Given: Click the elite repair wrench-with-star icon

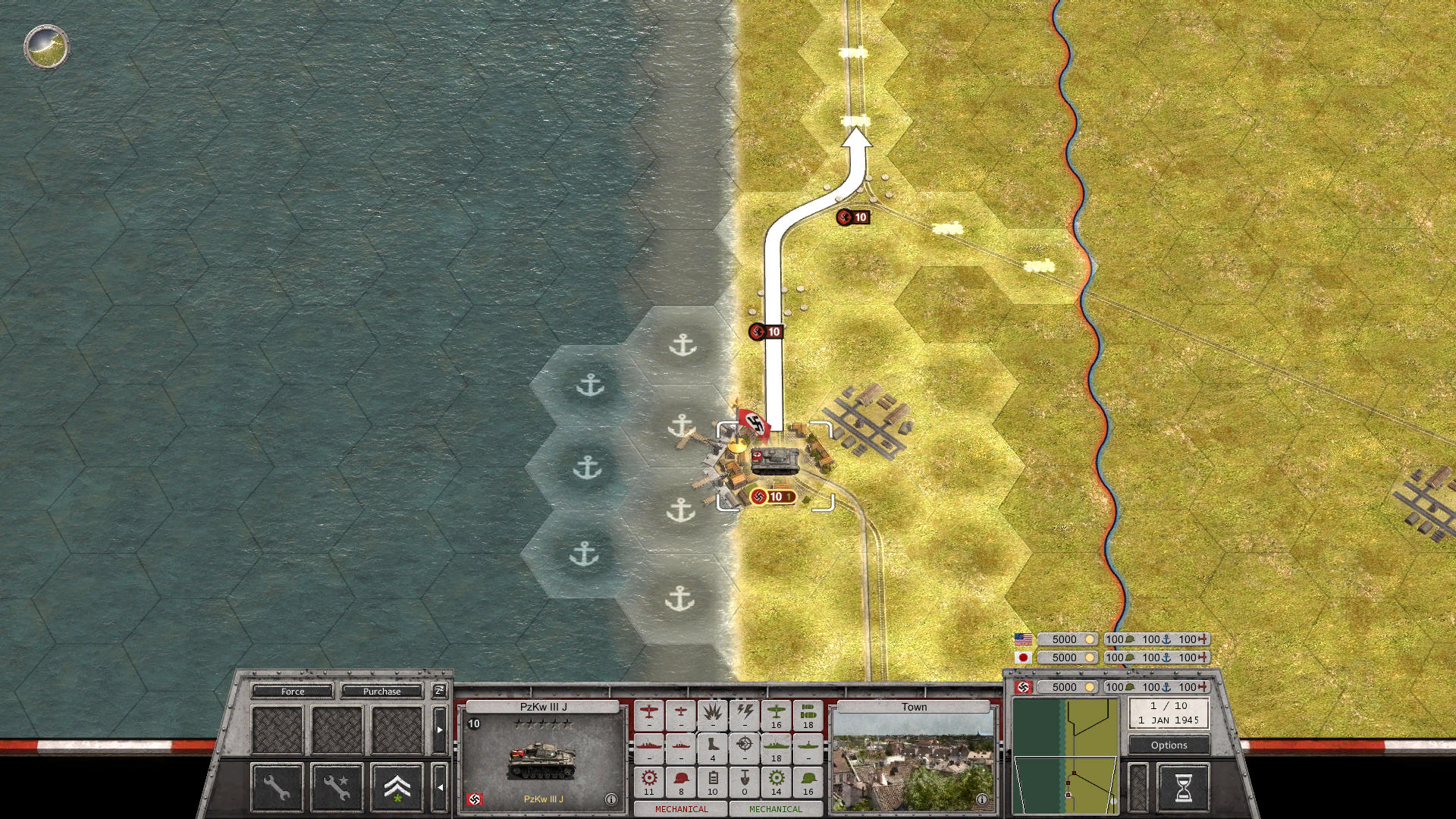Looking at the screenshot, I should (338, 787).
